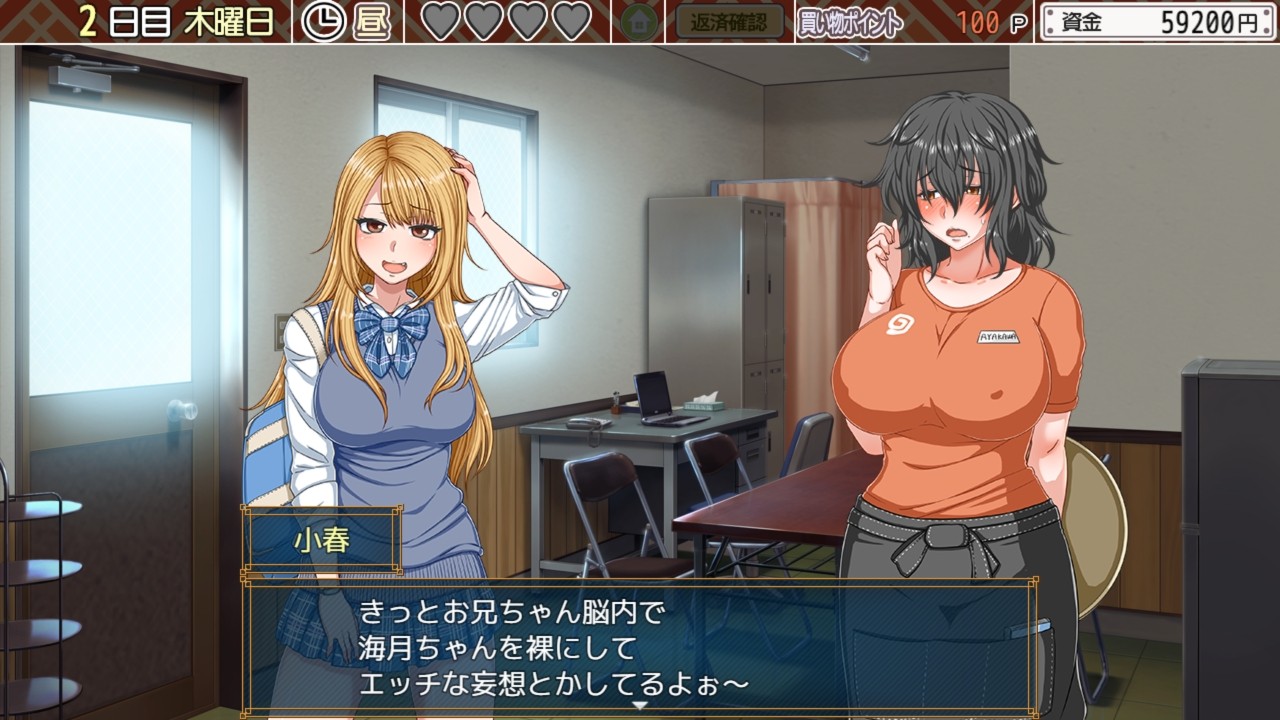Viewport: 1280px width, 720px height.
Task: Click the home icon in top bar
Action: [x=638, y=22]
